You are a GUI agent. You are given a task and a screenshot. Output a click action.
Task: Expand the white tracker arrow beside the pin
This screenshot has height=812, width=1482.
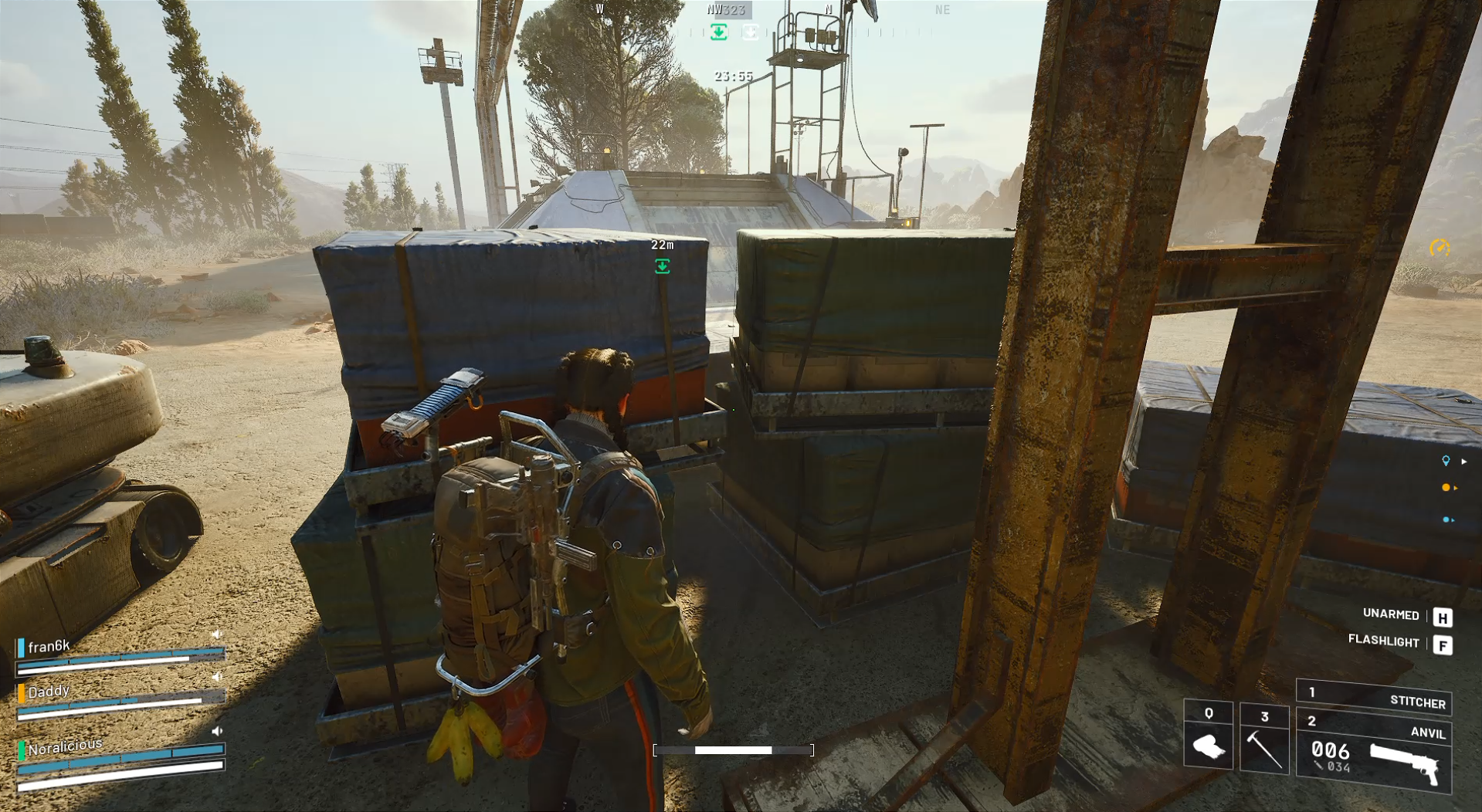coord(1464,462)
